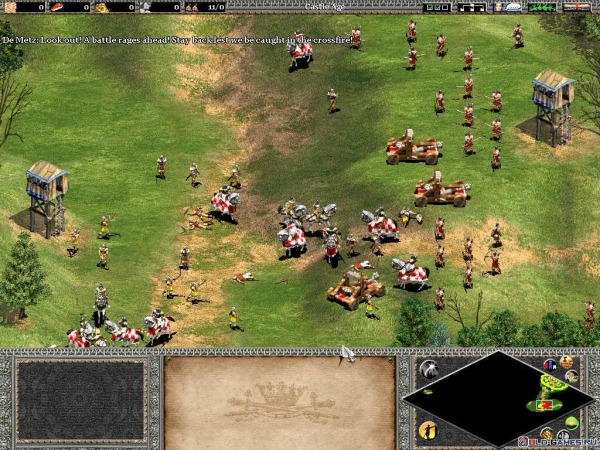
Task: Click the diamond-shaped minimap
Action: click(x=490, y=398)
